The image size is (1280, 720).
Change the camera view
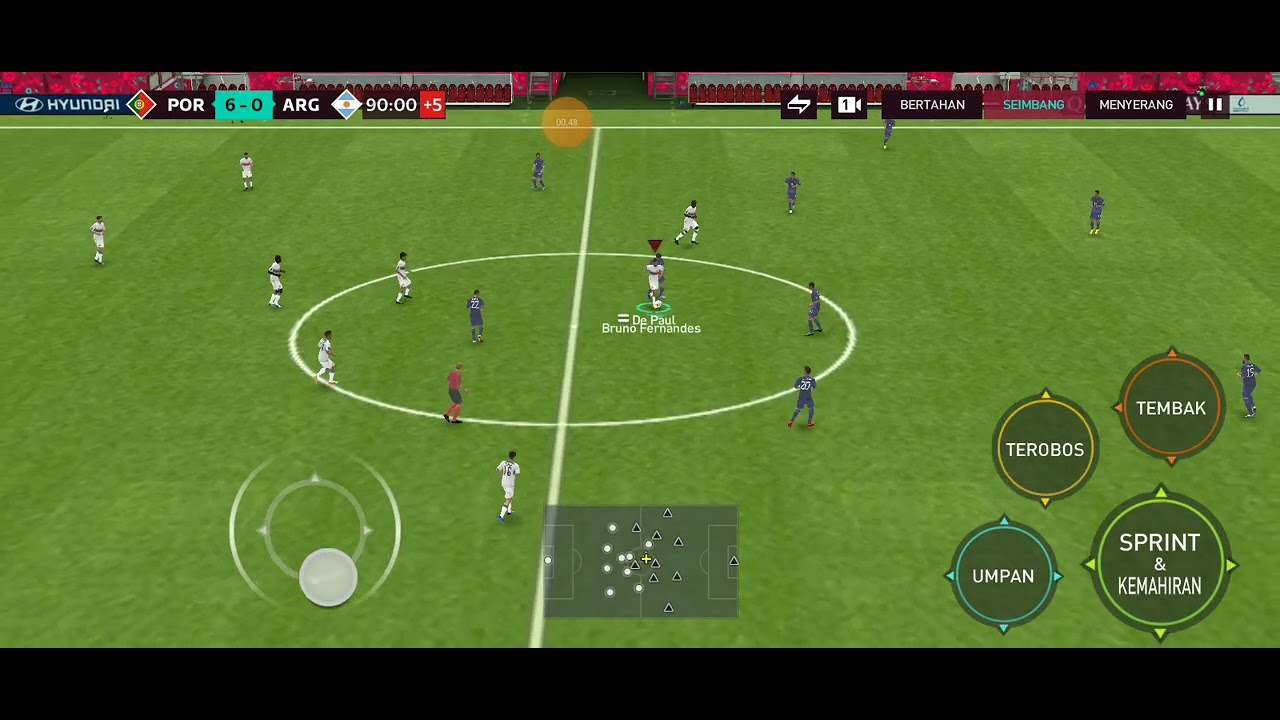coord(849,105)
